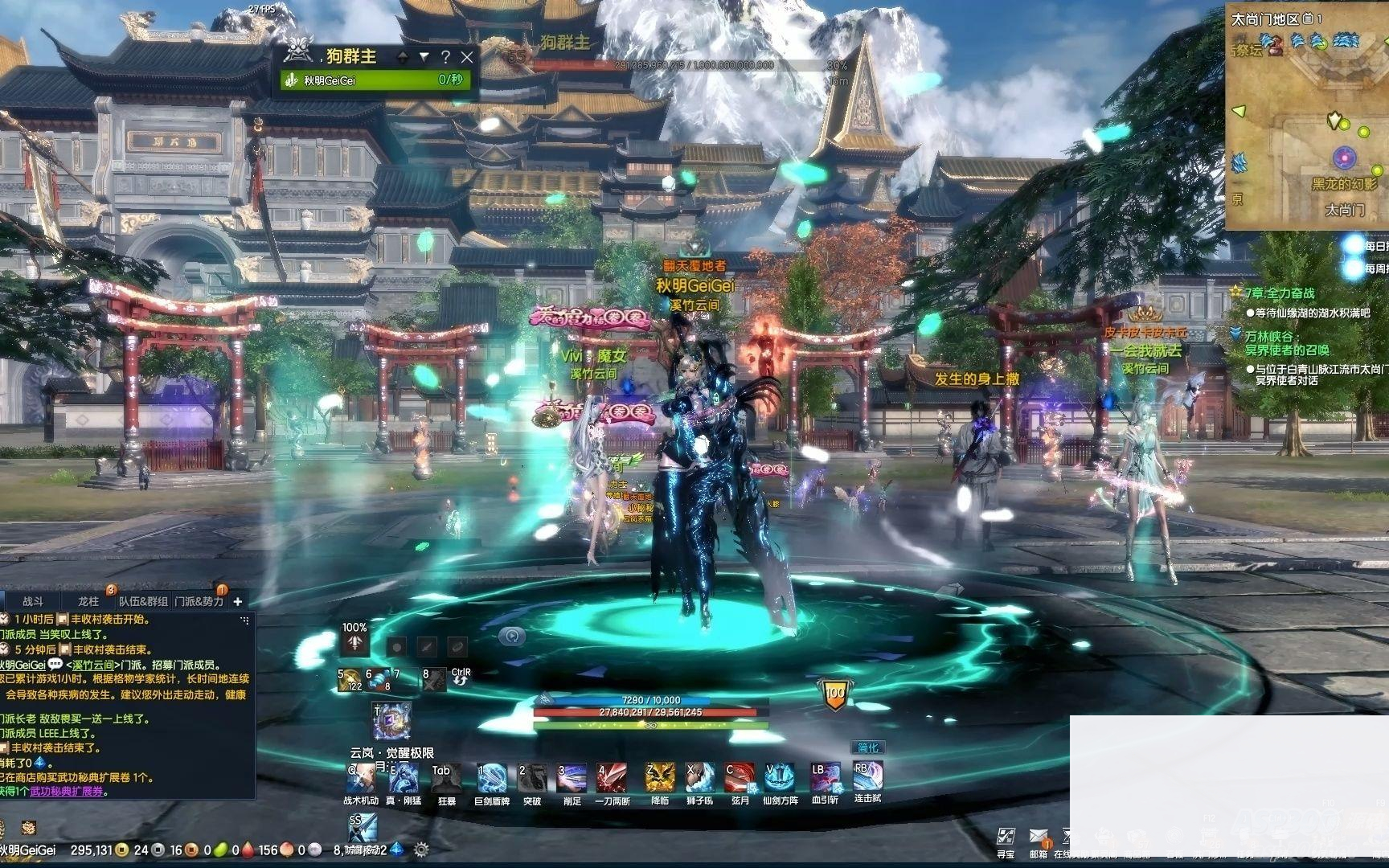Use the 一刀两断 skill
Viewport: 1389px width, 868px height.
coord(612,778)
